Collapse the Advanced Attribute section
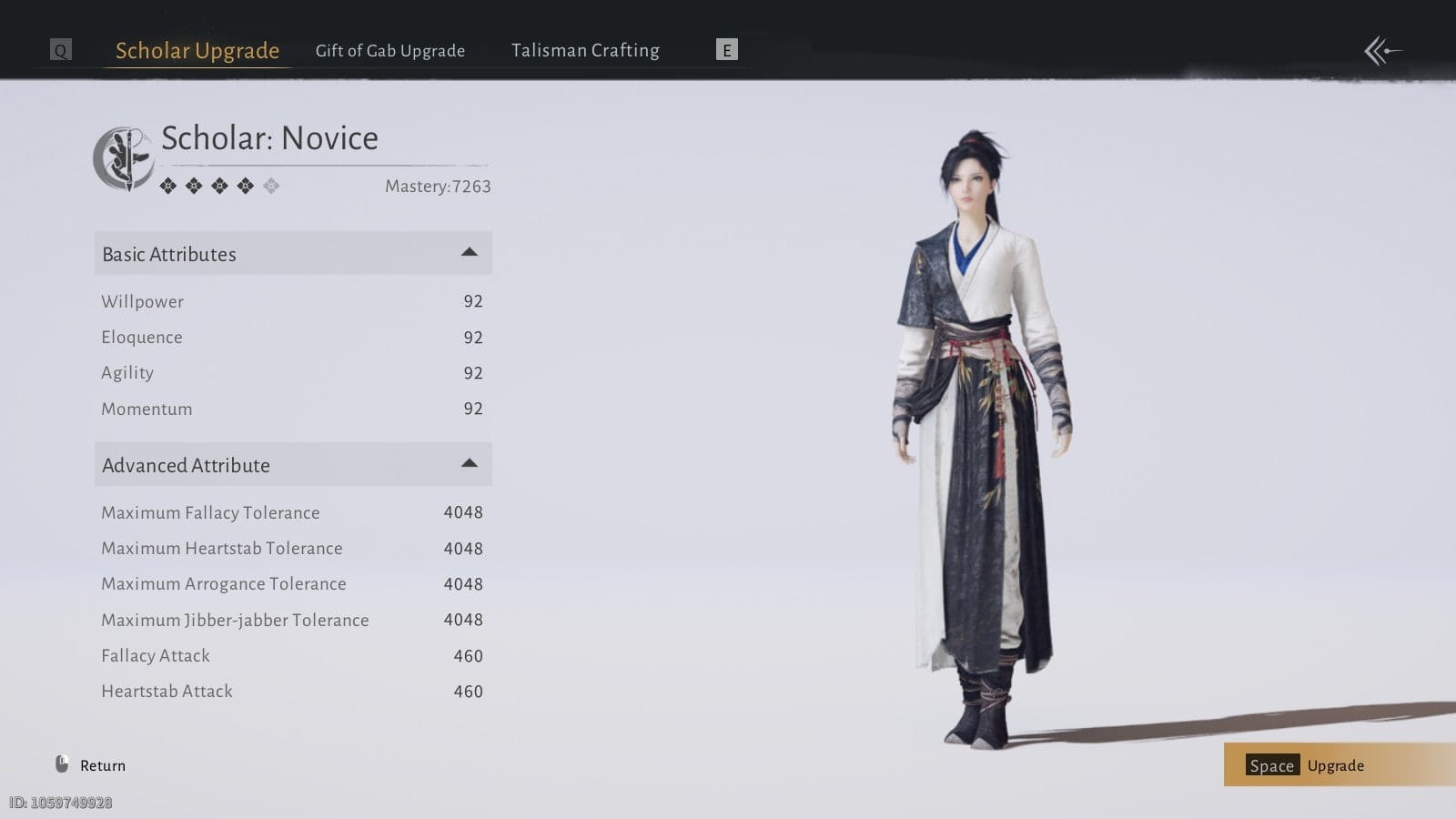 469,464
